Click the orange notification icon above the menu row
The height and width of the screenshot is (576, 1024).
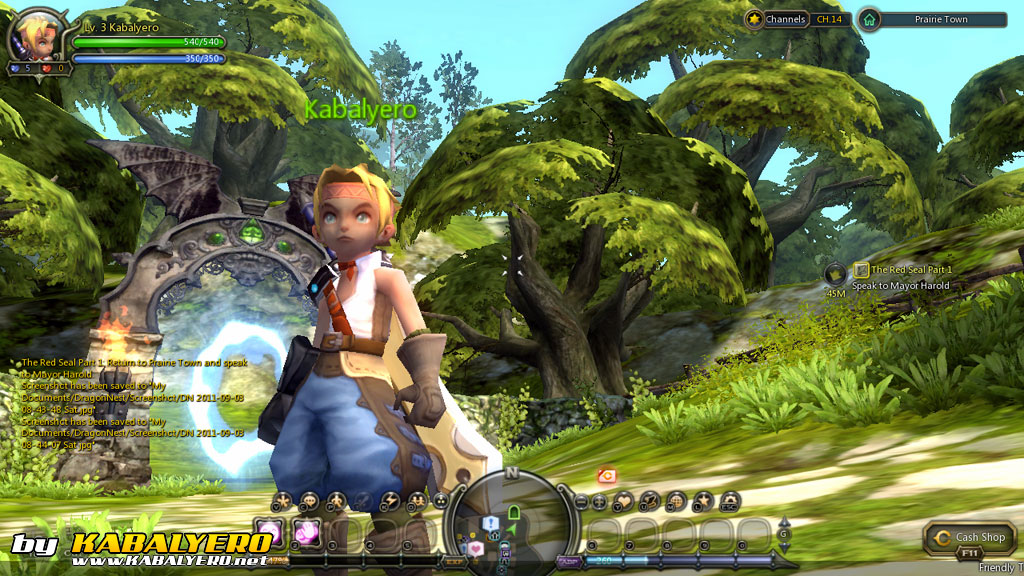click(605, 476)
